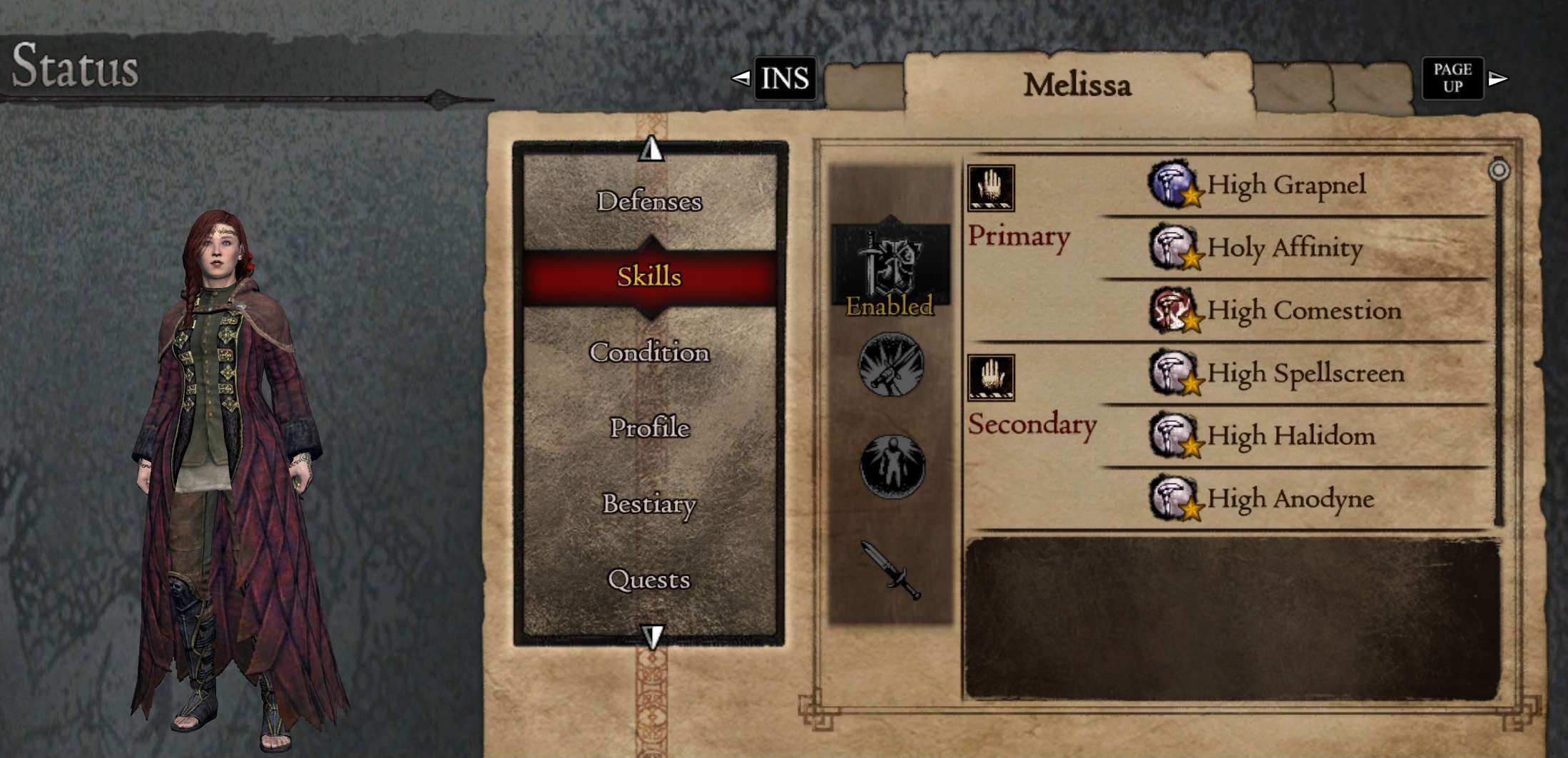This screenshot has width=1568, height=758.
Task: Click the INS previous-page button
Action: coord(784,79)
